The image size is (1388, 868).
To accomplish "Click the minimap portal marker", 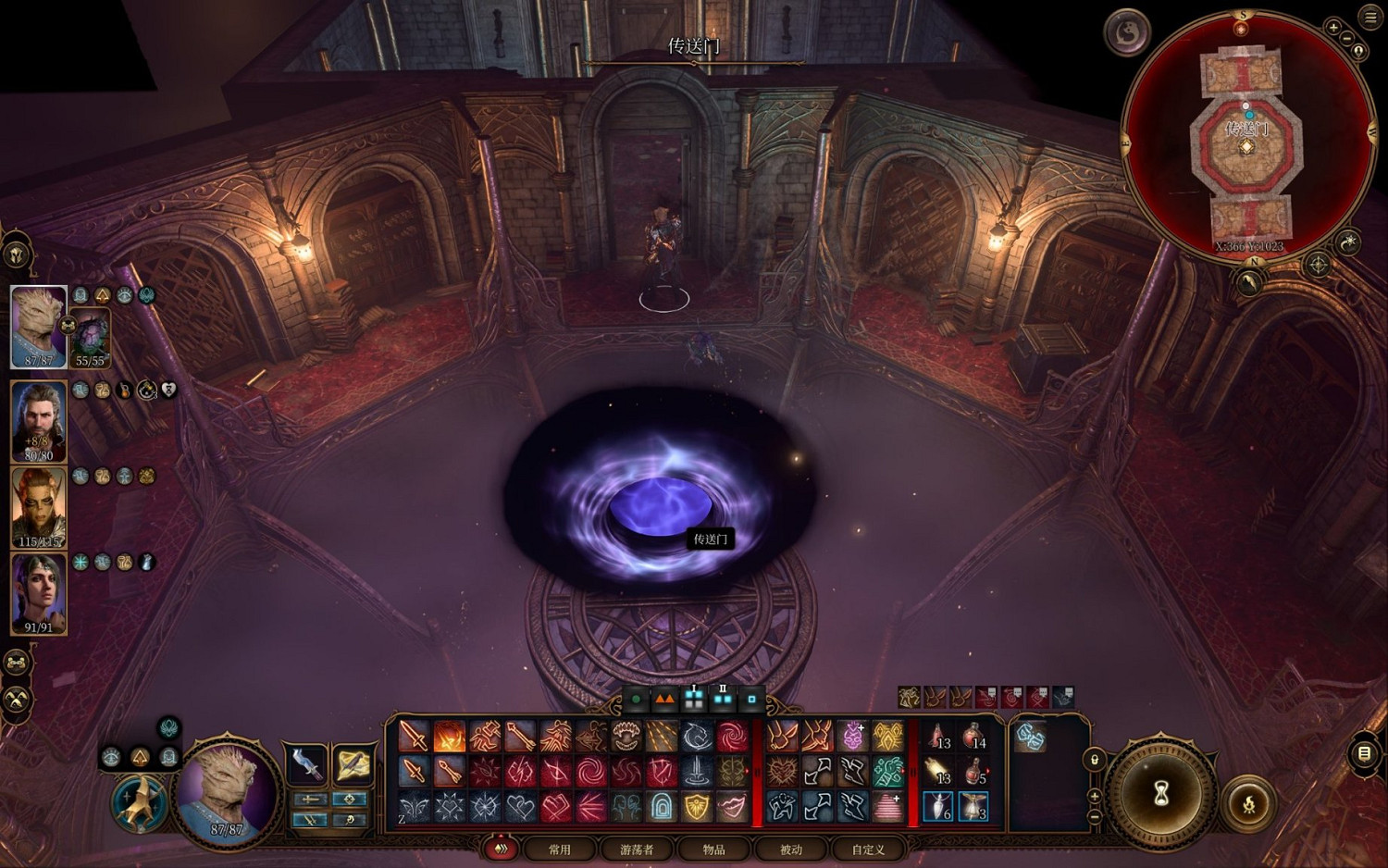I will [x=1246, y=147].
